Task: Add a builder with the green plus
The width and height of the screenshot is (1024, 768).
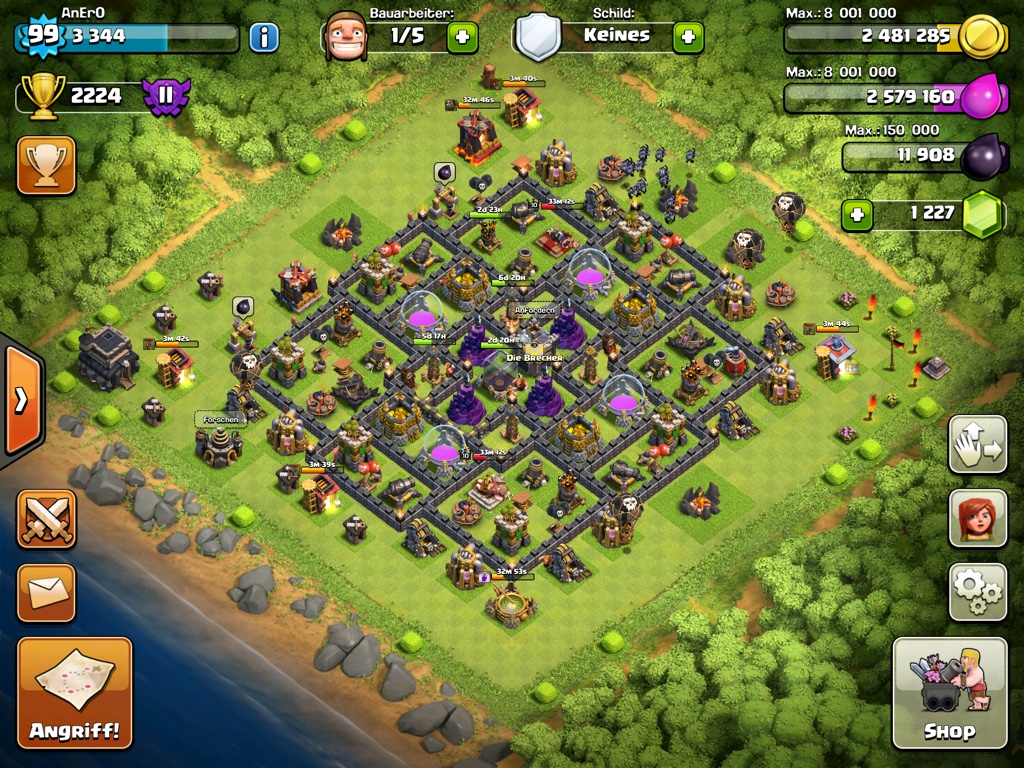Action: click(x=462, y=38)
